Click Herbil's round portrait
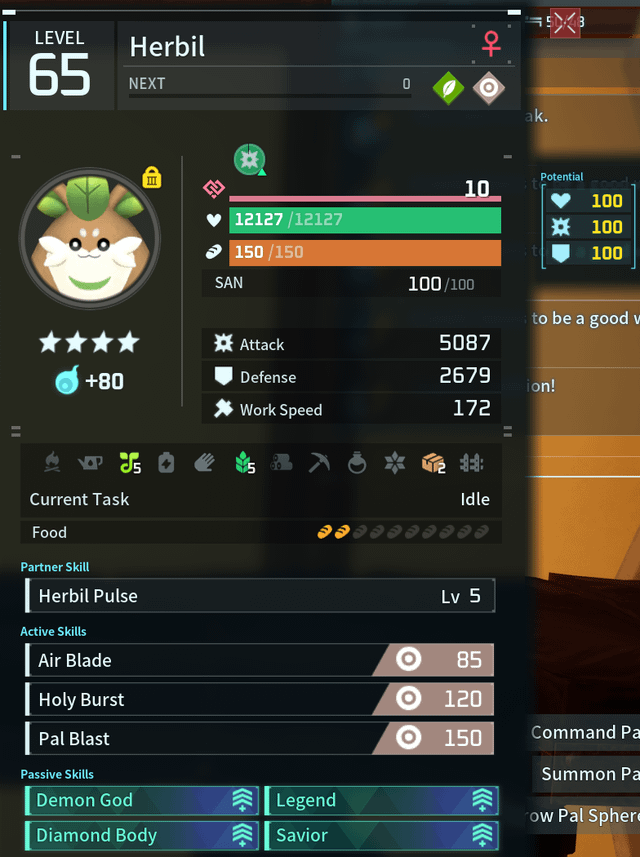640x857 pixels. (x=90, y=238)
